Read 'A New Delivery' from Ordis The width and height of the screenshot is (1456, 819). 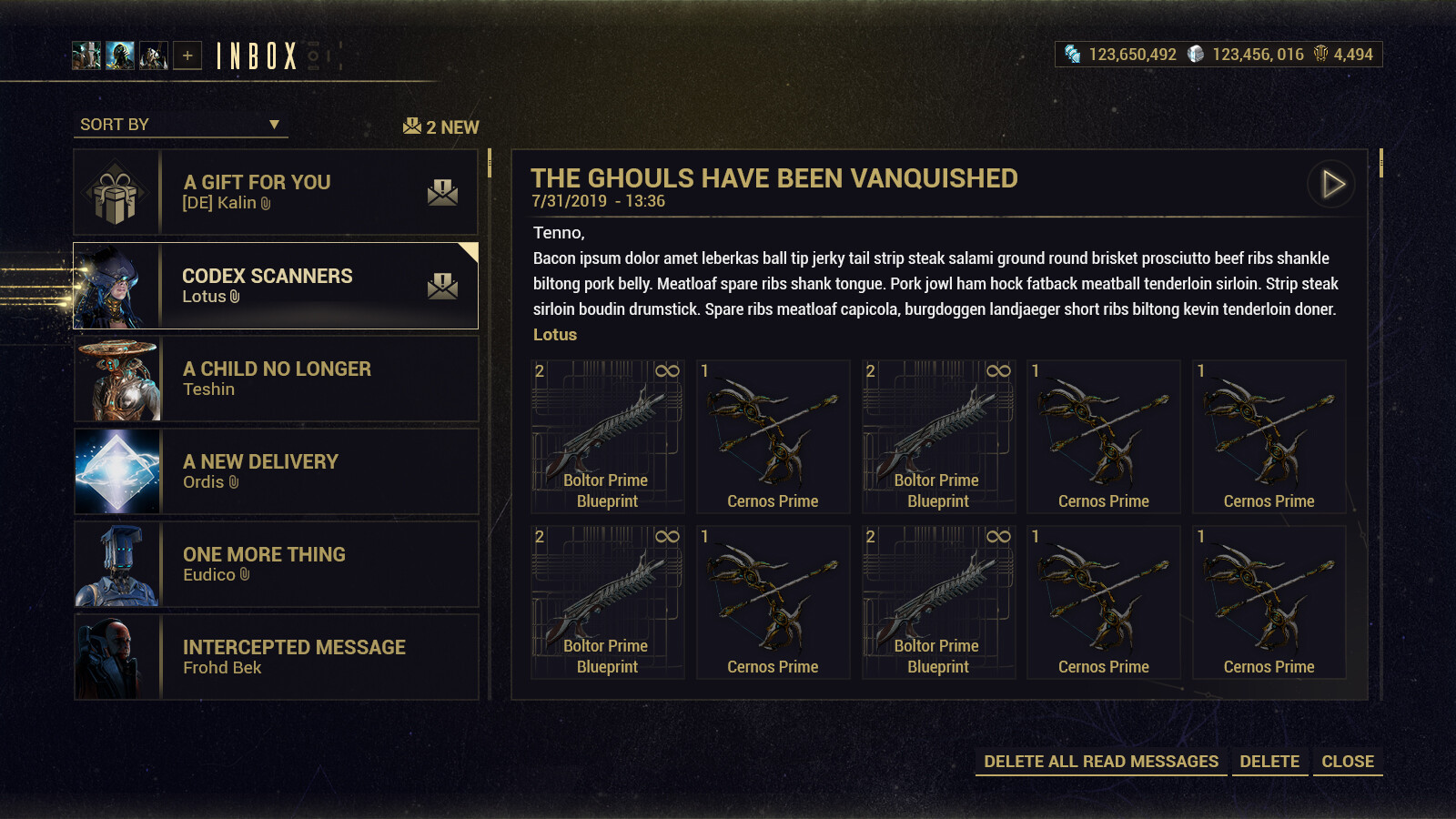(x=276, y=471)
